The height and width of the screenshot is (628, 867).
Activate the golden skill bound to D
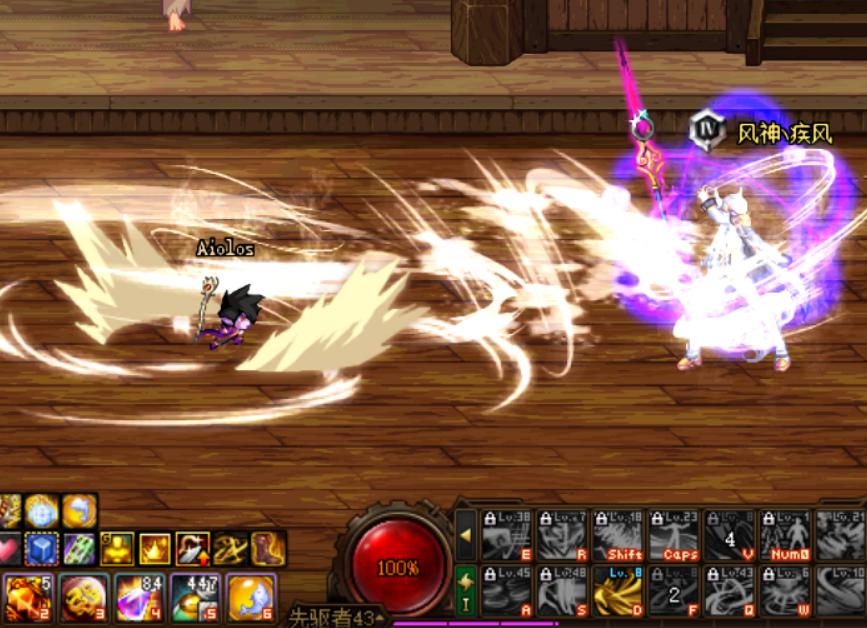(x=618, y=590)
